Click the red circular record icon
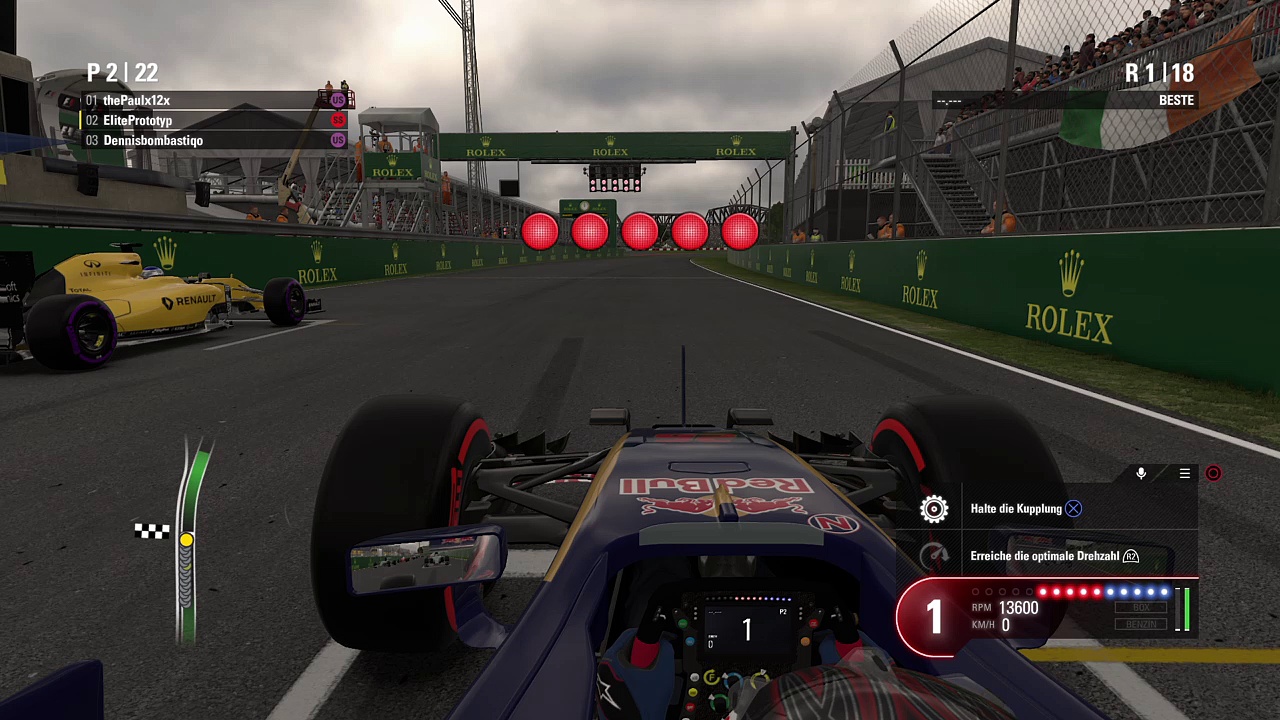The width and height of the screenshot is (1280, 720). [1213, 474]
